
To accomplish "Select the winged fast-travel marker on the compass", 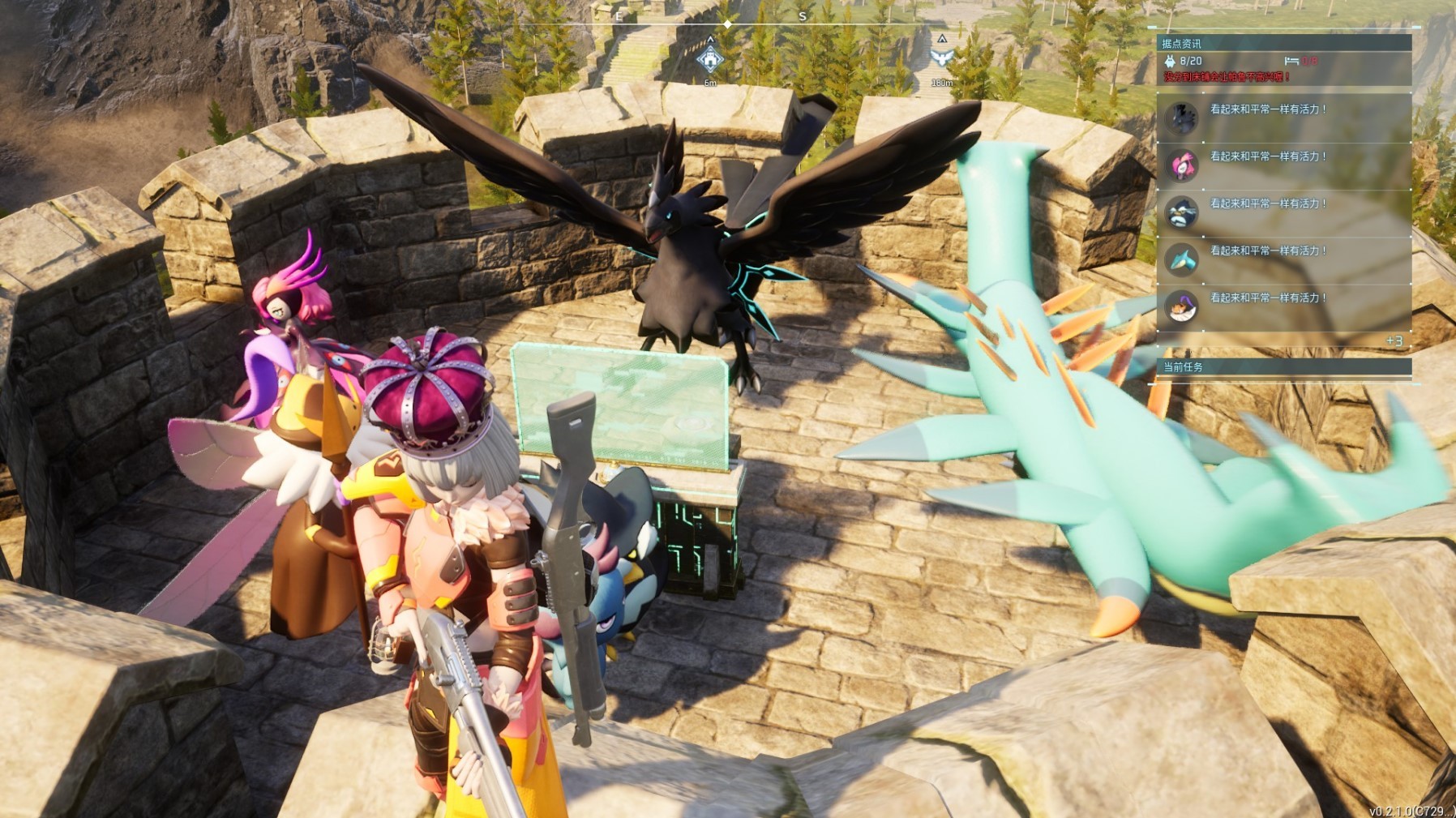I will point(941,58).
